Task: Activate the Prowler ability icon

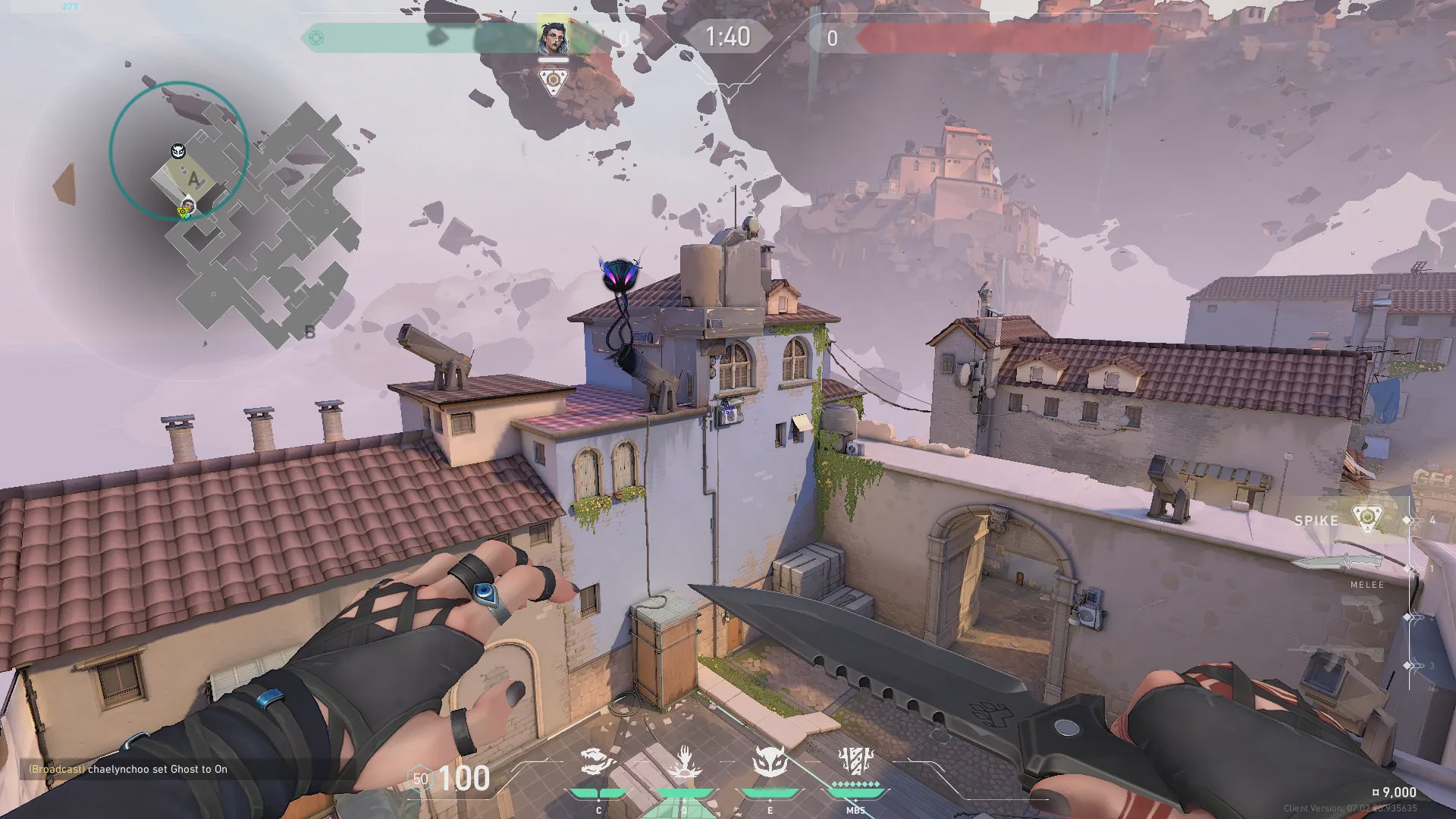Action: pyautogui.click(x=598, y=762)
